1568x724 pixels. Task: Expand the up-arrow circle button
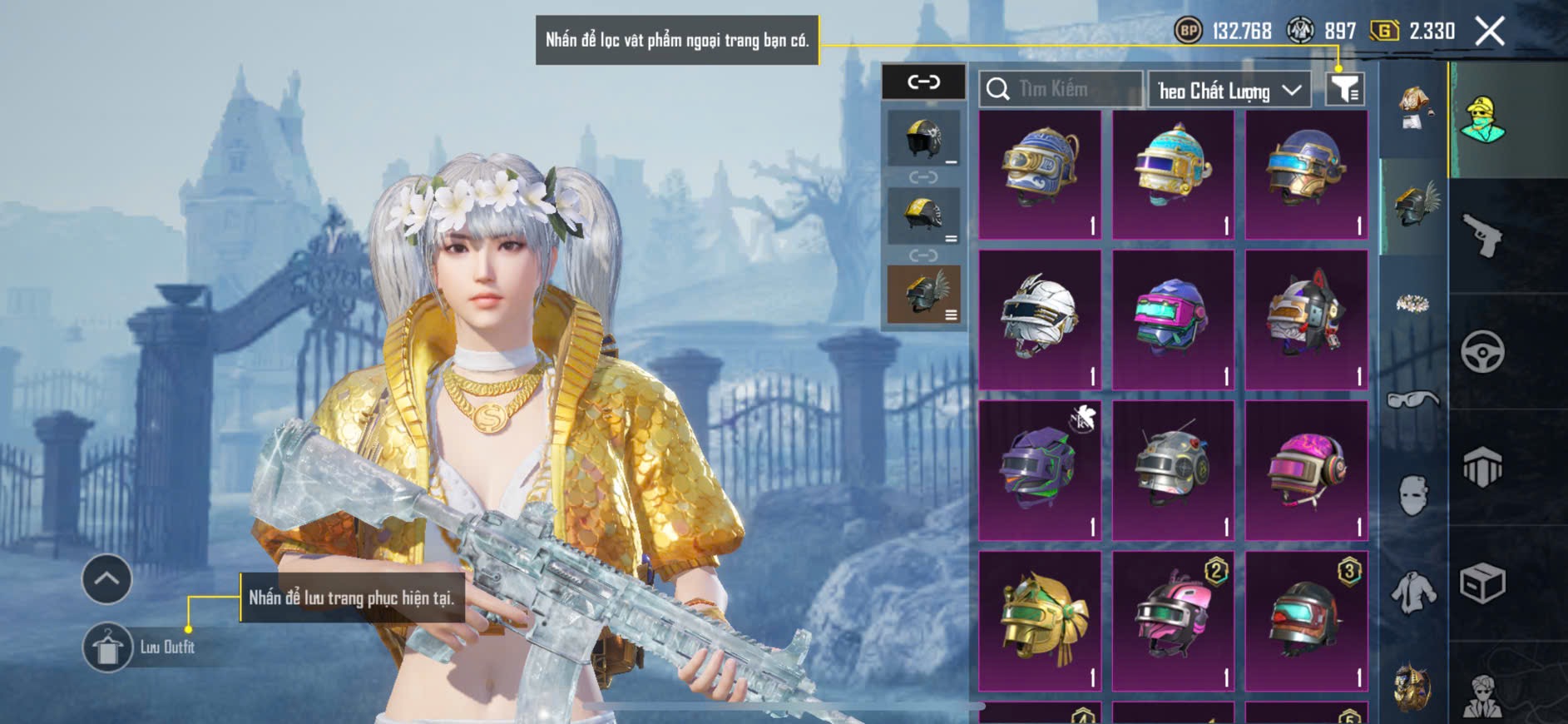tap(106, 579)
